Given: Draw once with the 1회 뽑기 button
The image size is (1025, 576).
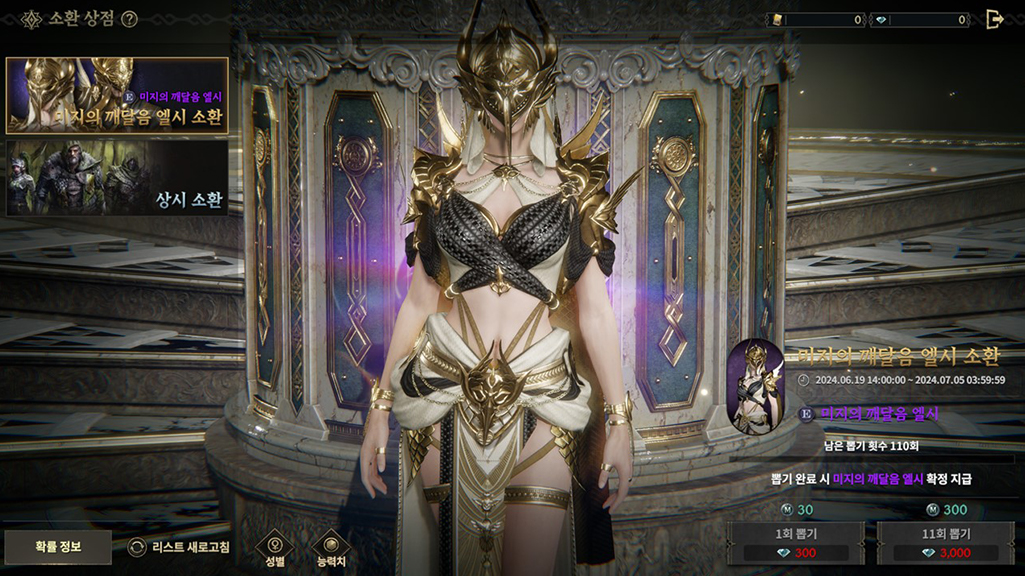Looking at the screenshot, I should 796,542.
